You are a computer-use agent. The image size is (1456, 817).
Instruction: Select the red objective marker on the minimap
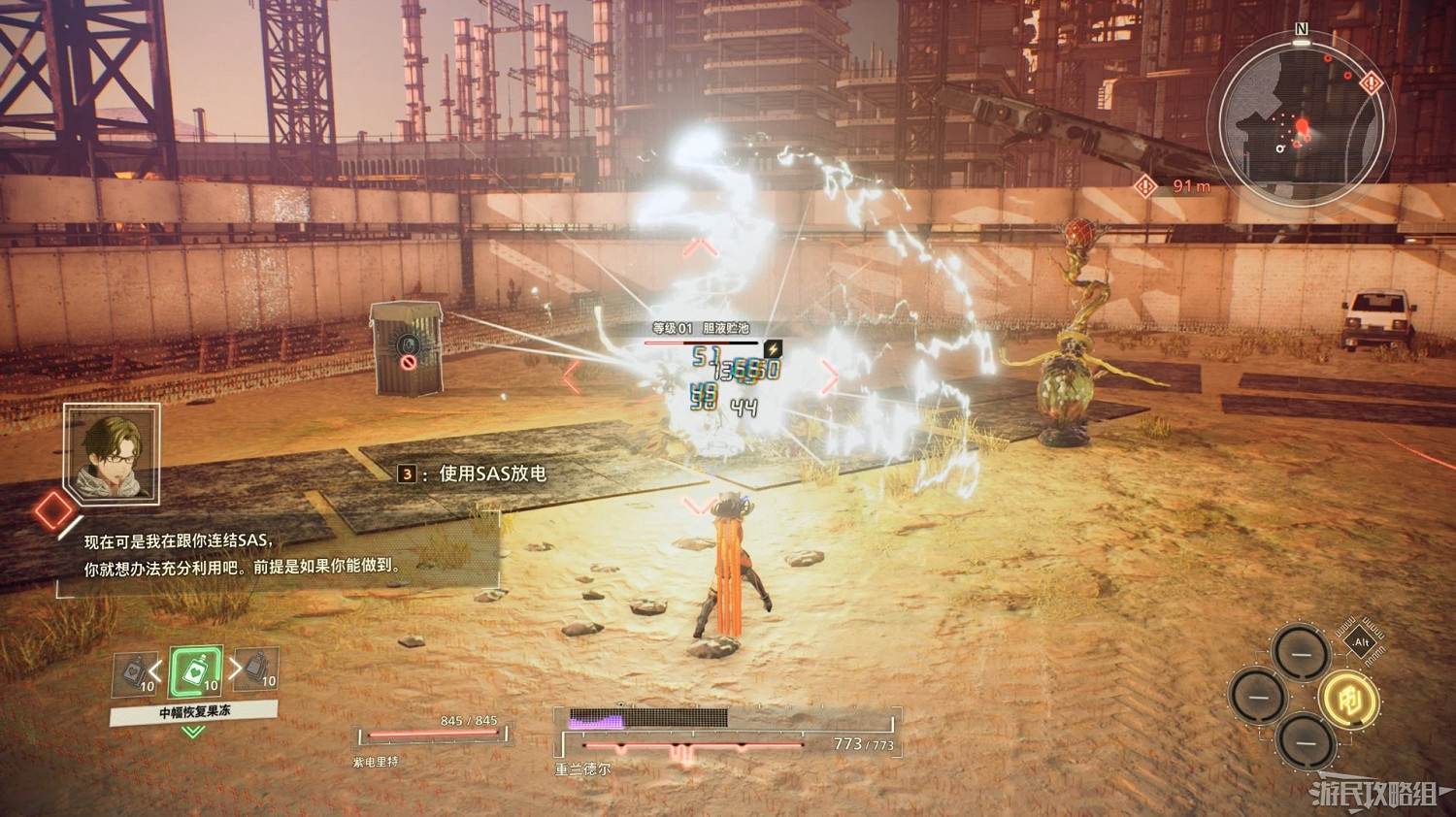(1371, 84)
